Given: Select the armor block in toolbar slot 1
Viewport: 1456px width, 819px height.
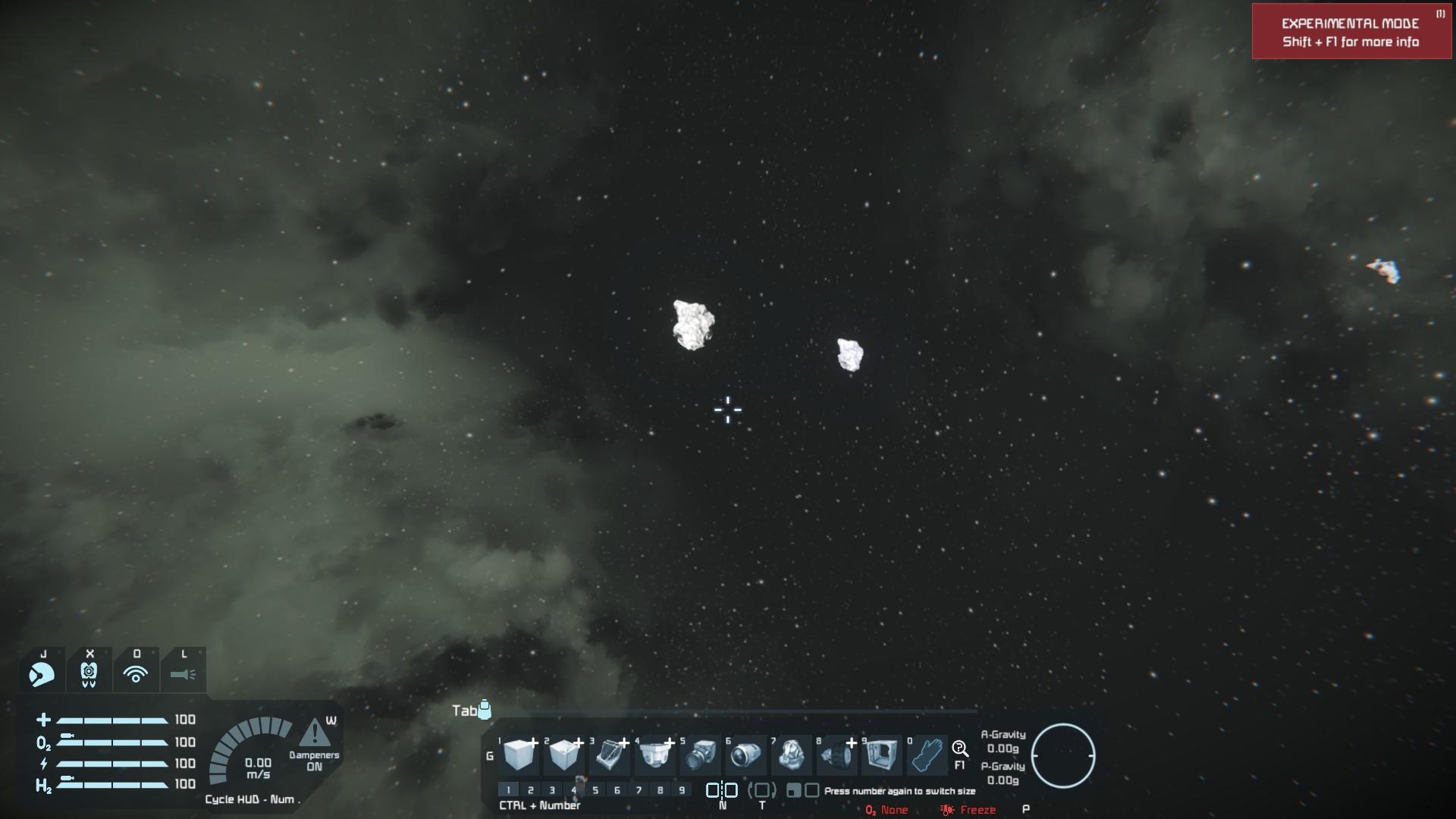Looking at the screenshot, I should [x=519, y=755].
